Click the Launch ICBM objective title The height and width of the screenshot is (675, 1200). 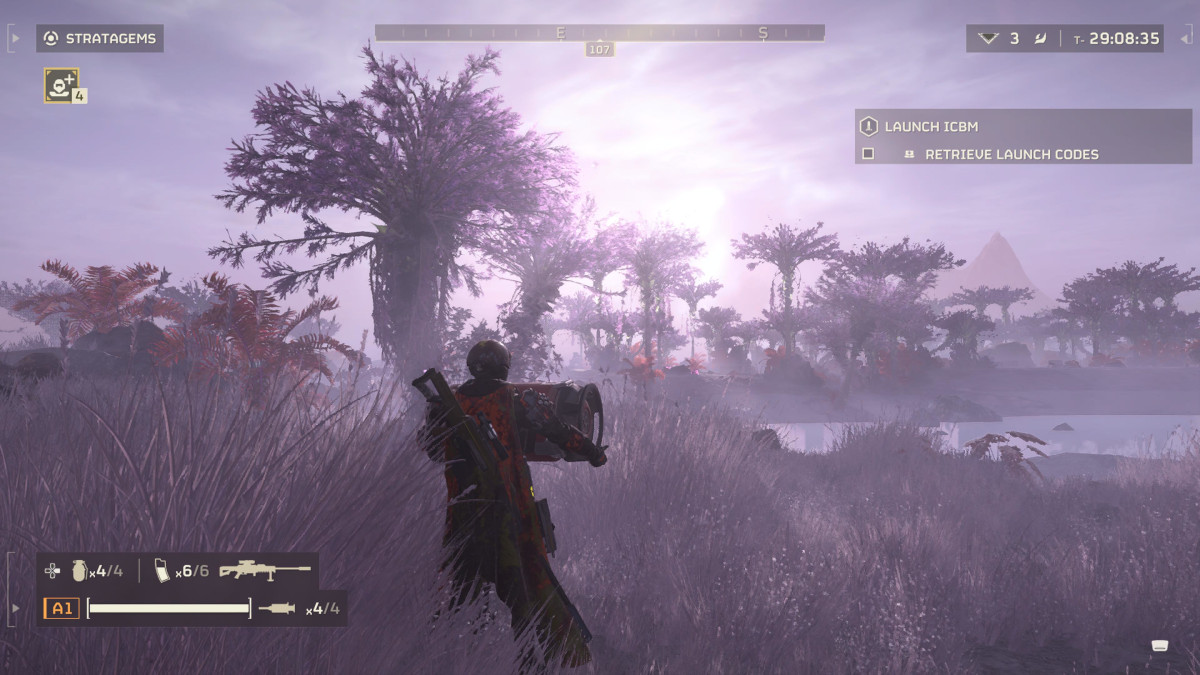click(930, 127)
